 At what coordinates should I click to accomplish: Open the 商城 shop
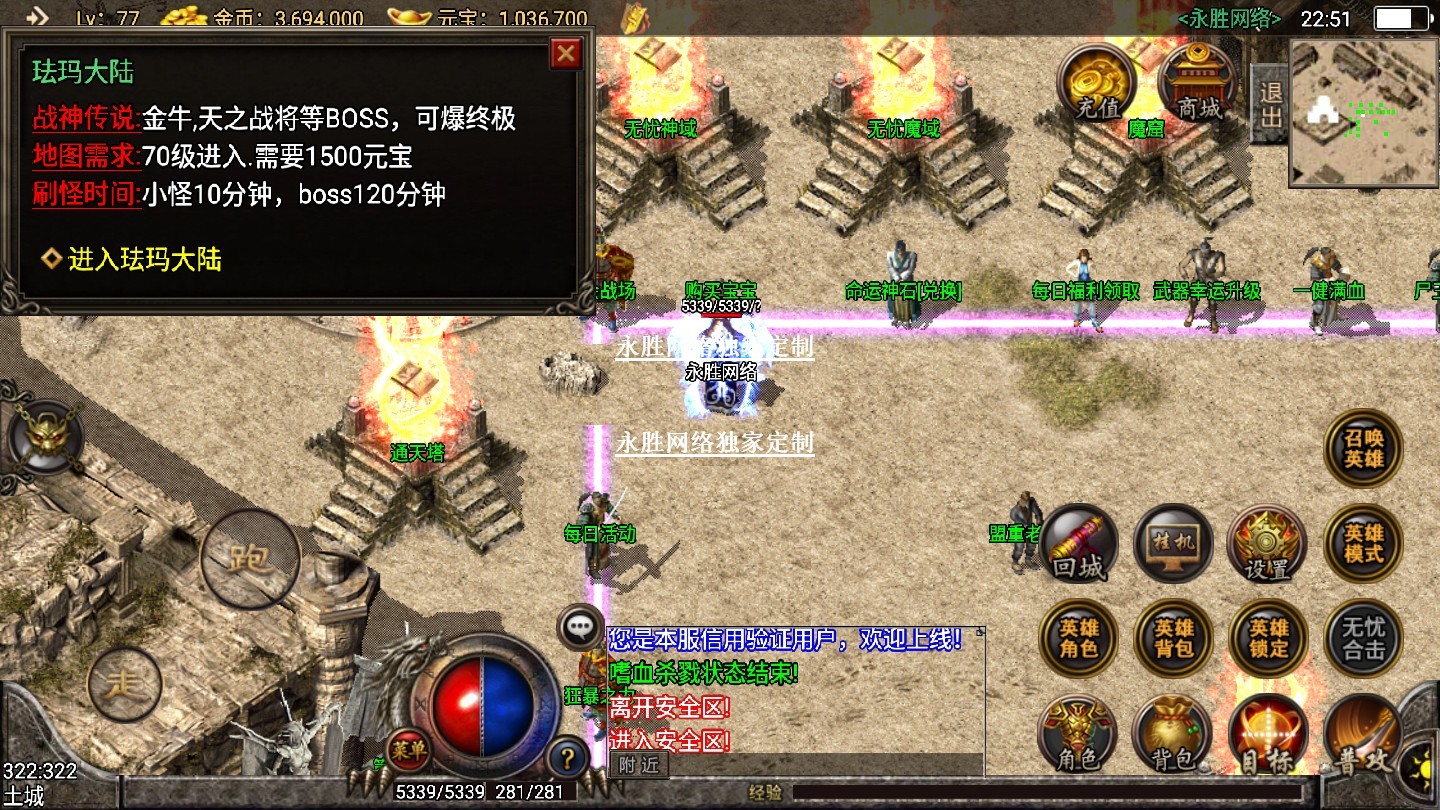point(1197,84)
